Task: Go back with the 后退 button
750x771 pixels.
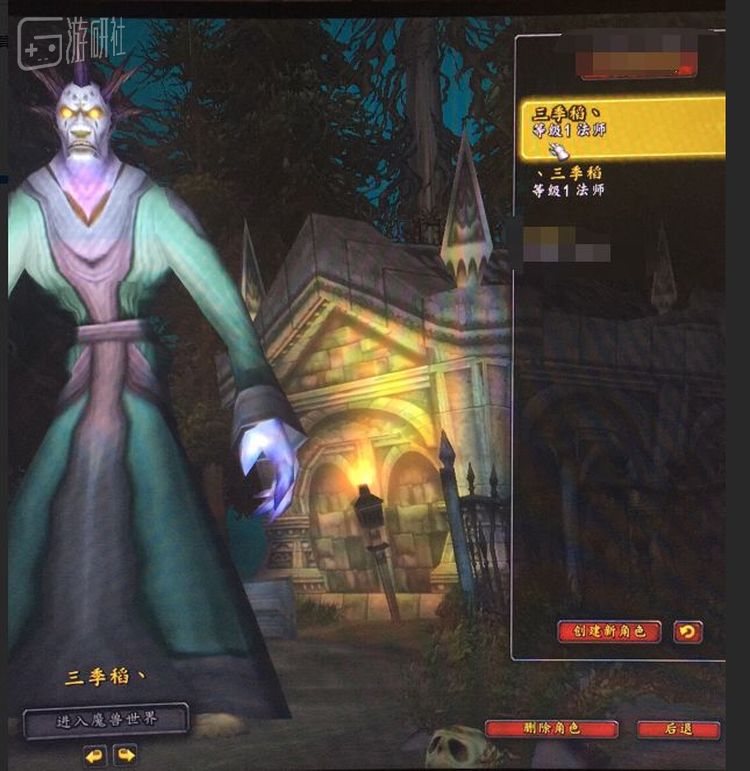Action: click(678, 729)
